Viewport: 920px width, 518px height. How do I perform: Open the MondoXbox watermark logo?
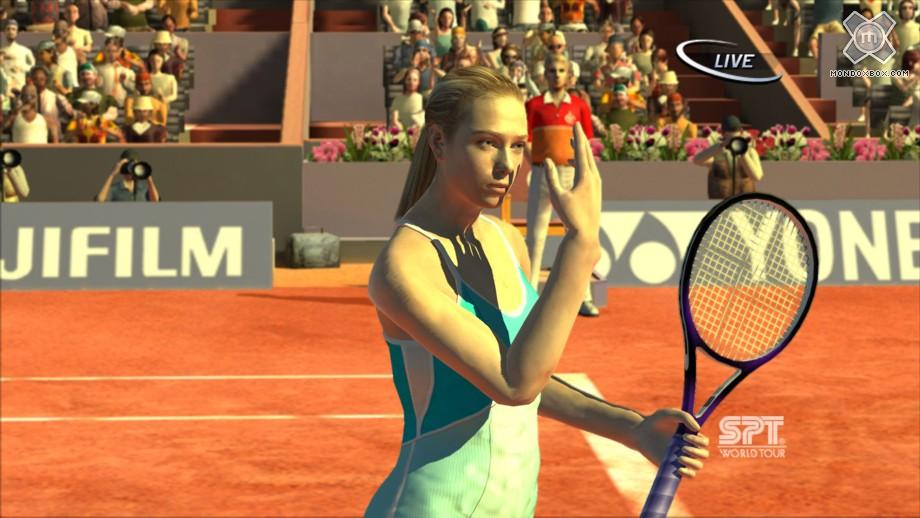tap(869, 40)
